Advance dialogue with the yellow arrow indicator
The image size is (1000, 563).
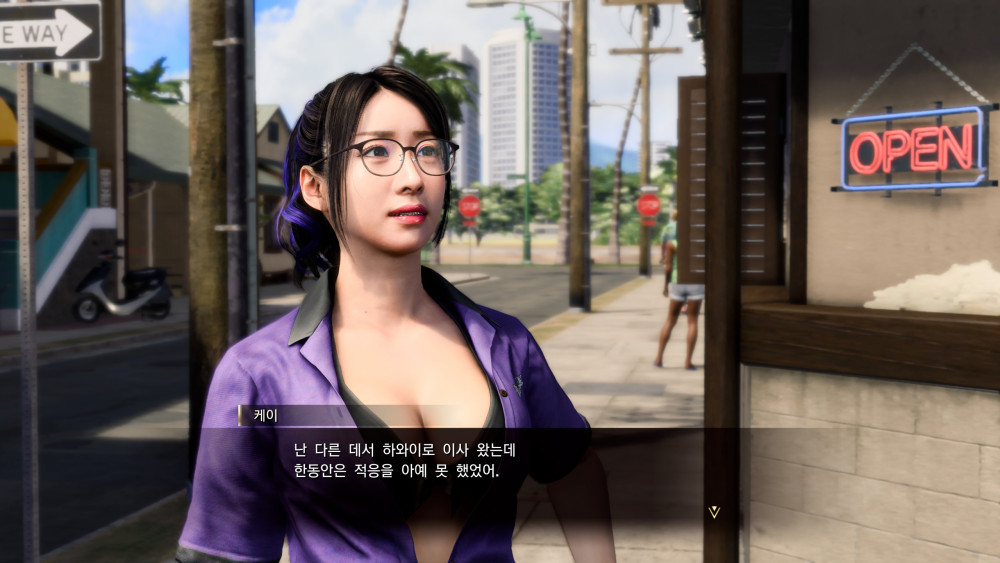(713, 511)
